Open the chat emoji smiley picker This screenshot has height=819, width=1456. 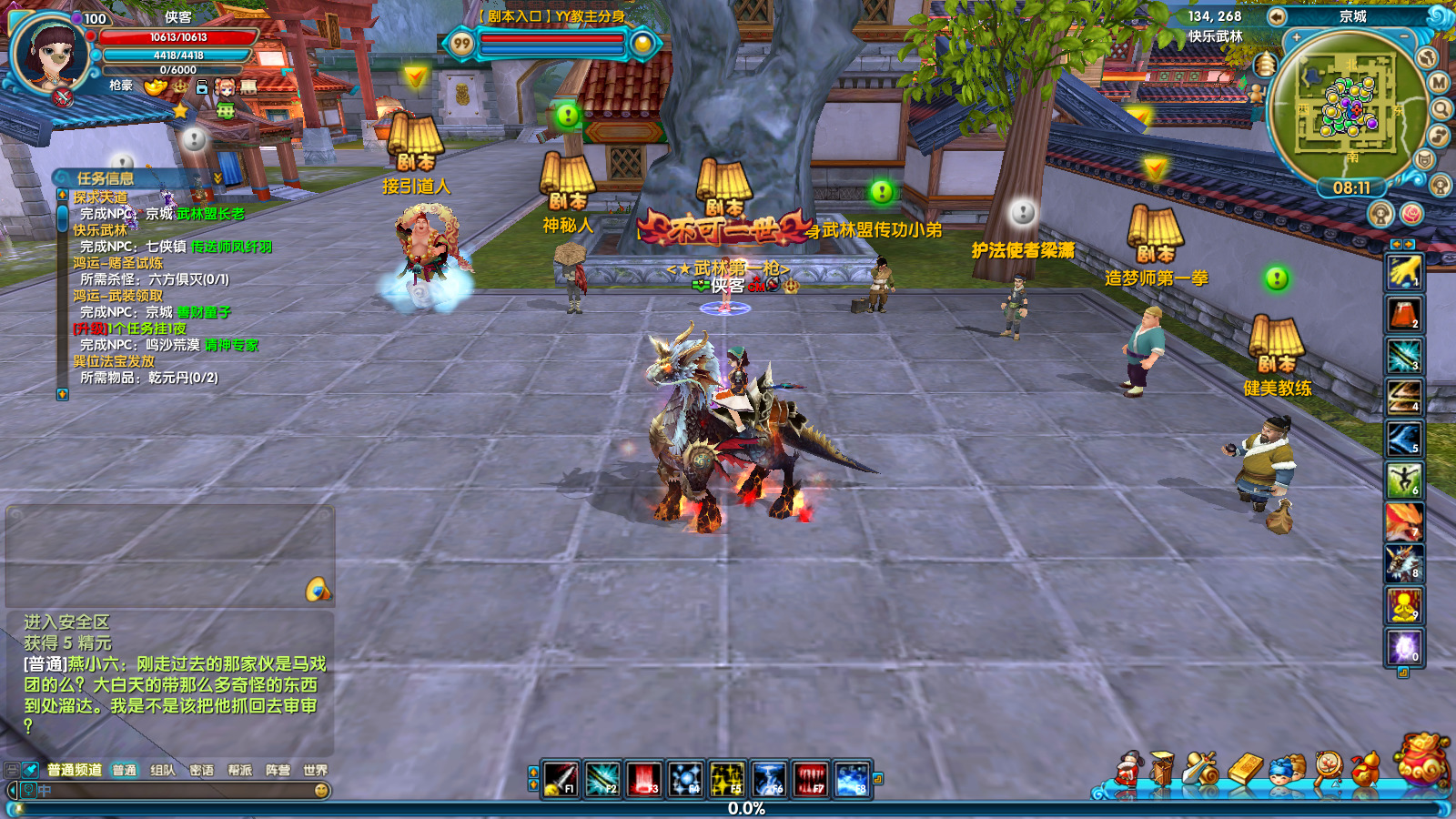pyautogui.click(x=321, y=791)
